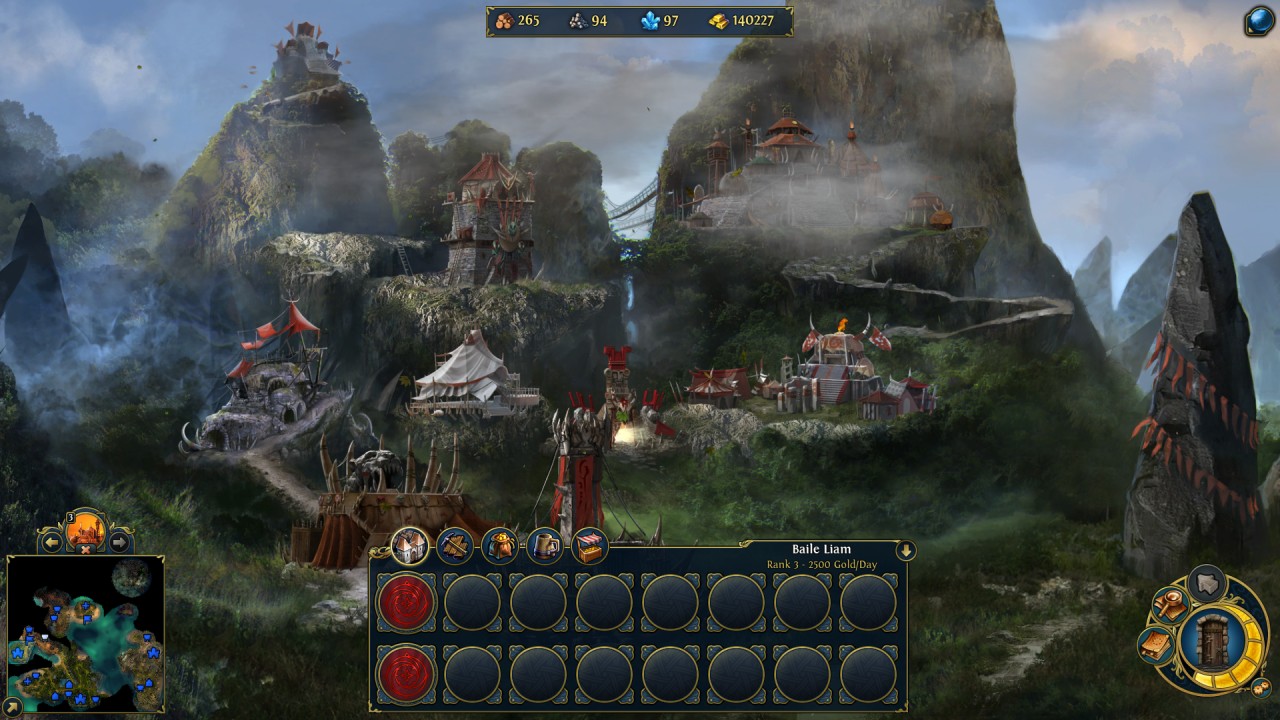Viewport: 1280px width, 720px height.
Task: Click the X button under town portrait
Action: tap(86, 549)
